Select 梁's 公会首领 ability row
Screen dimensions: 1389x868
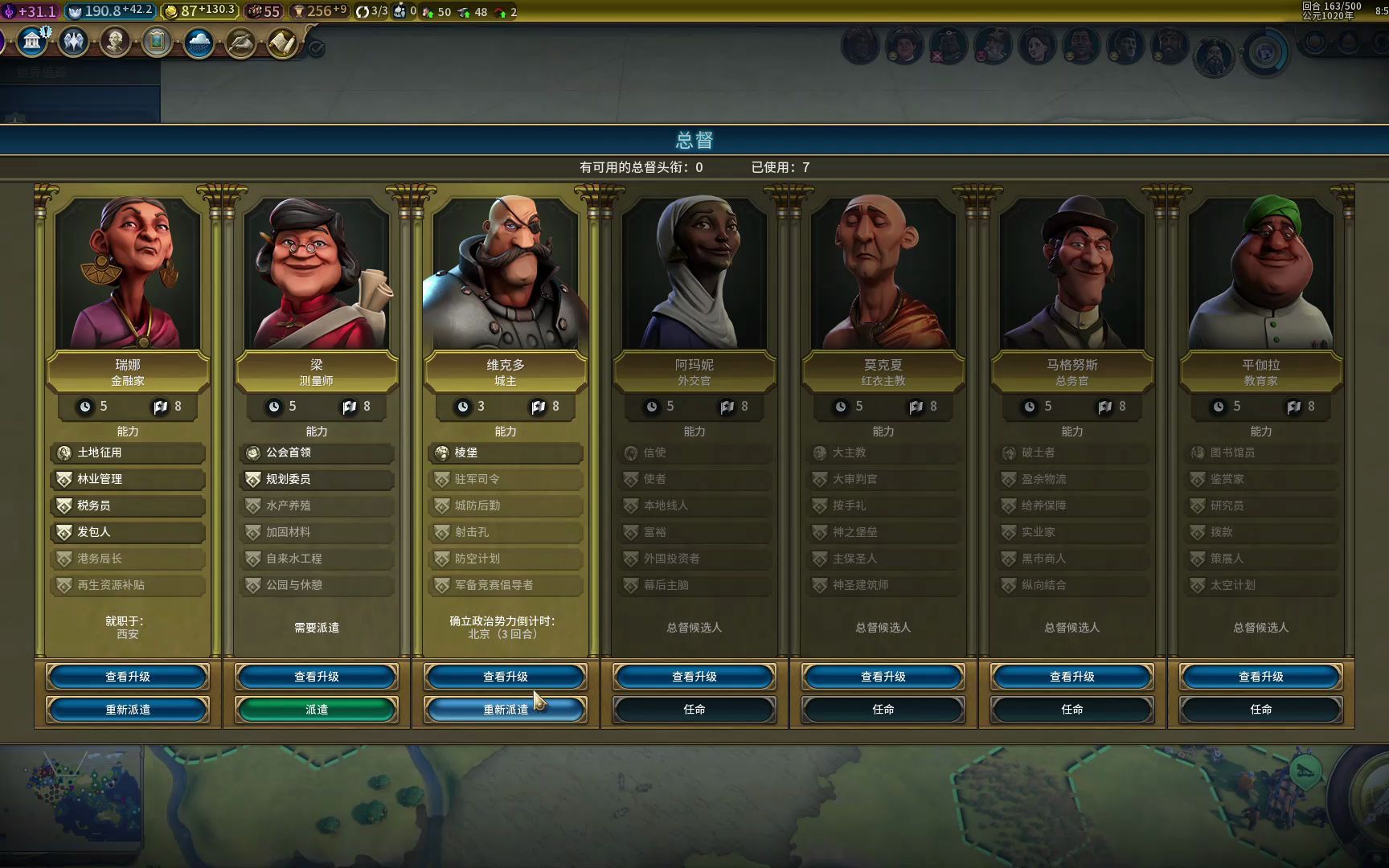[x=317, y=452]
